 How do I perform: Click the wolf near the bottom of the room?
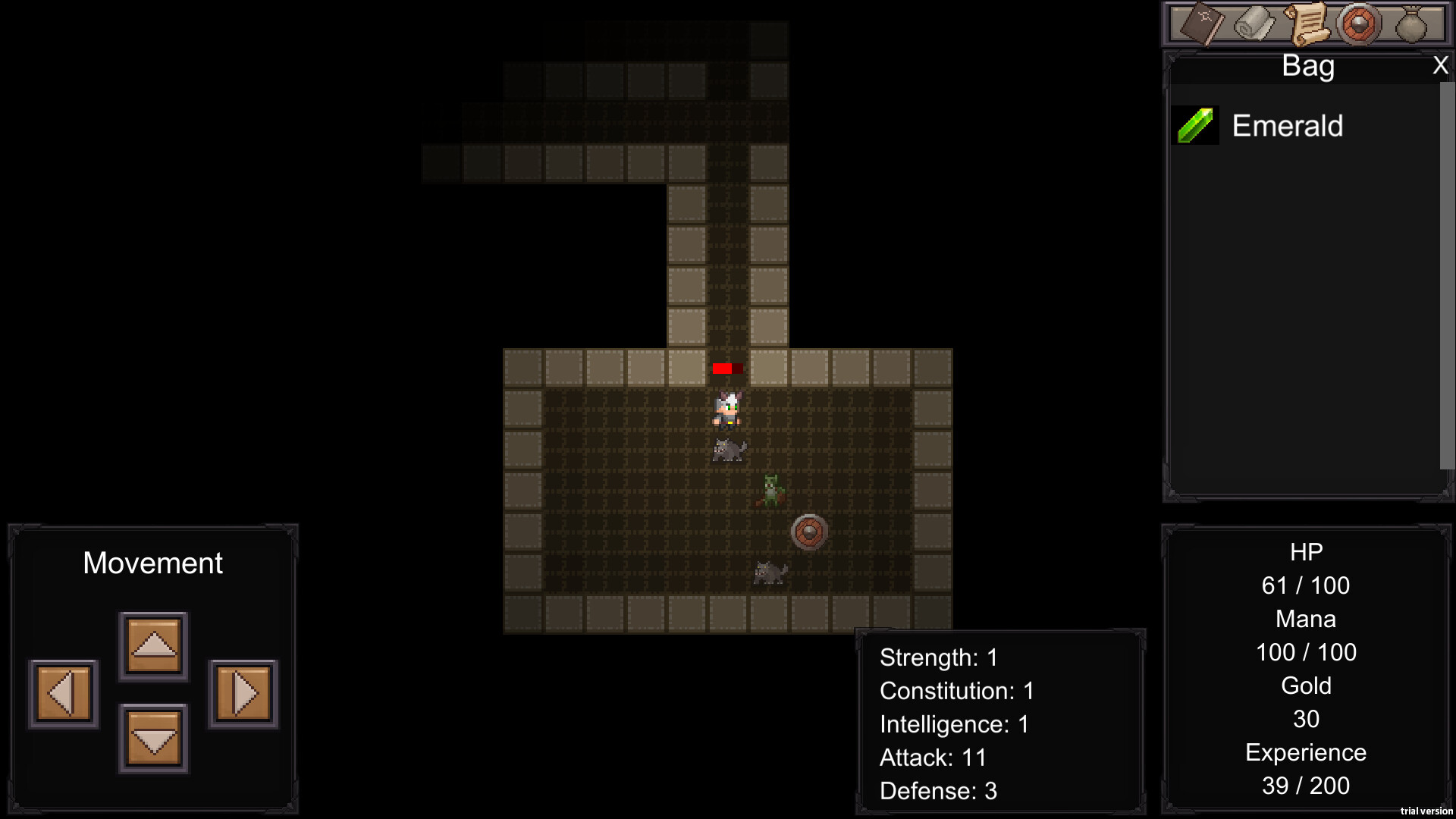pyautogui.click(x=768, y=574)
